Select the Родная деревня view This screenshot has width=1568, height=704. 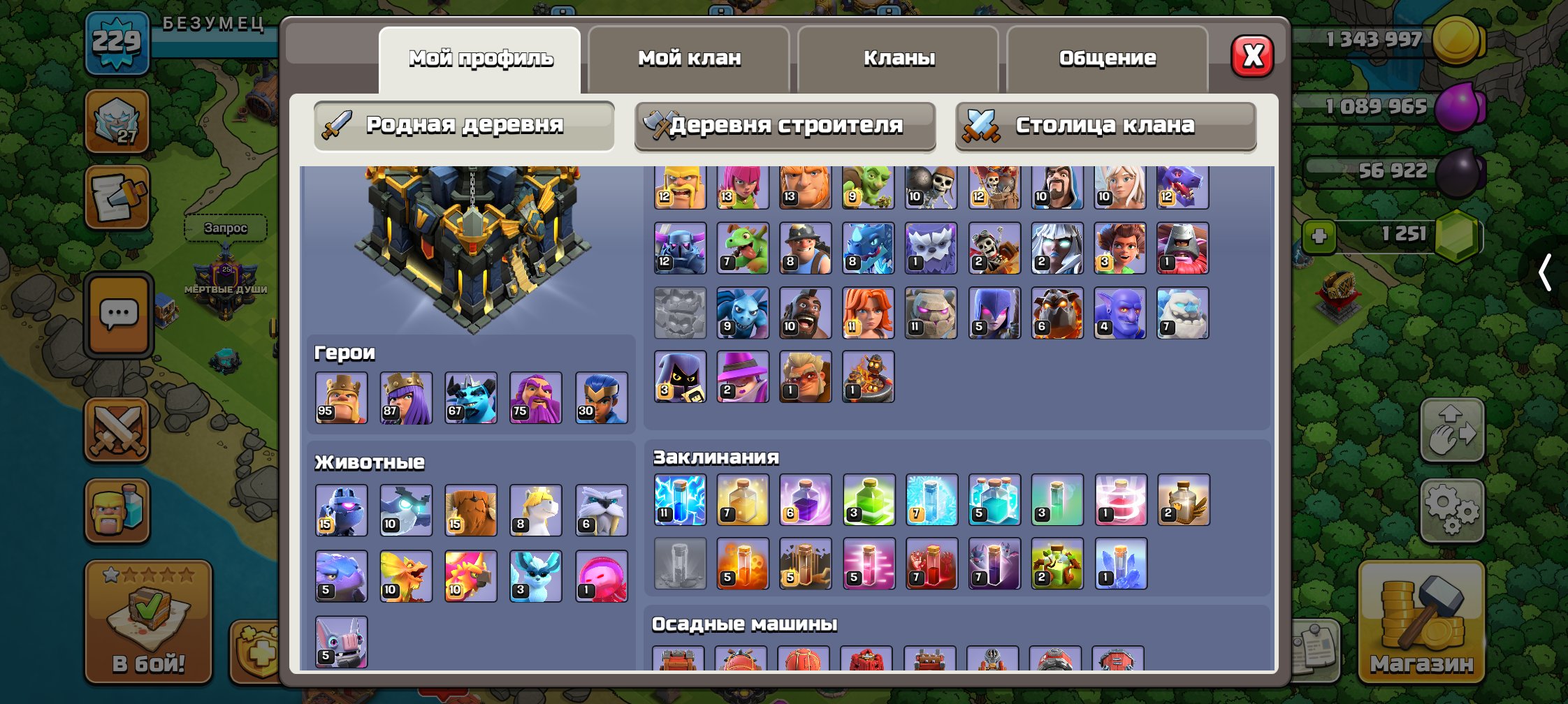coord(463,125)
